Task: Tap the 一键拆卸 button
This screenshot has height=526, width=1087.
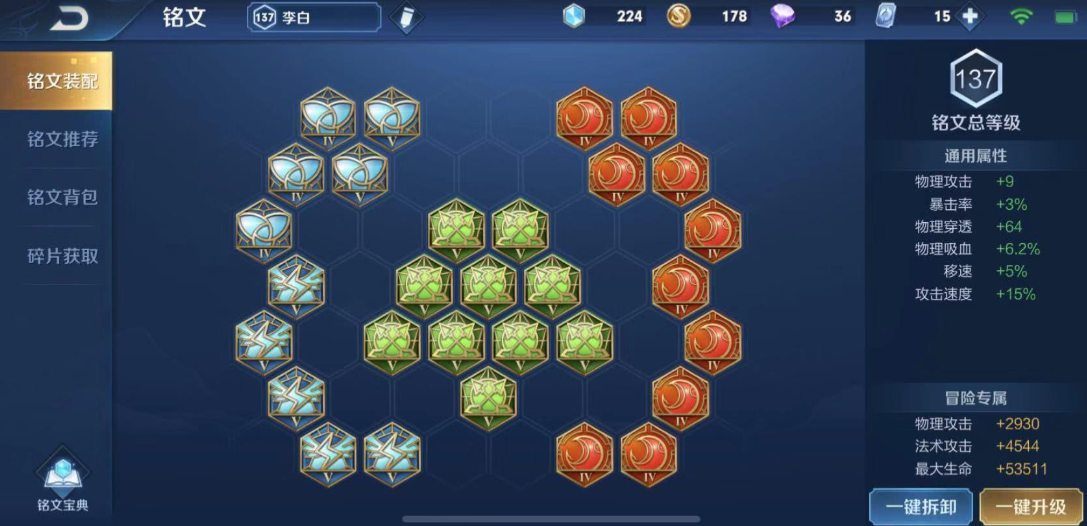Action: [919, 506]
